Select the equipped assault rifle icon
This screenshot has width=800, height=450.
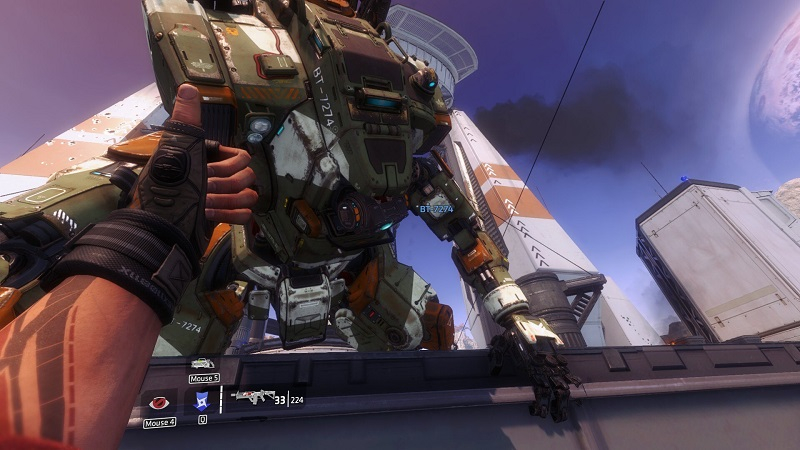click(x=250, y=396)
